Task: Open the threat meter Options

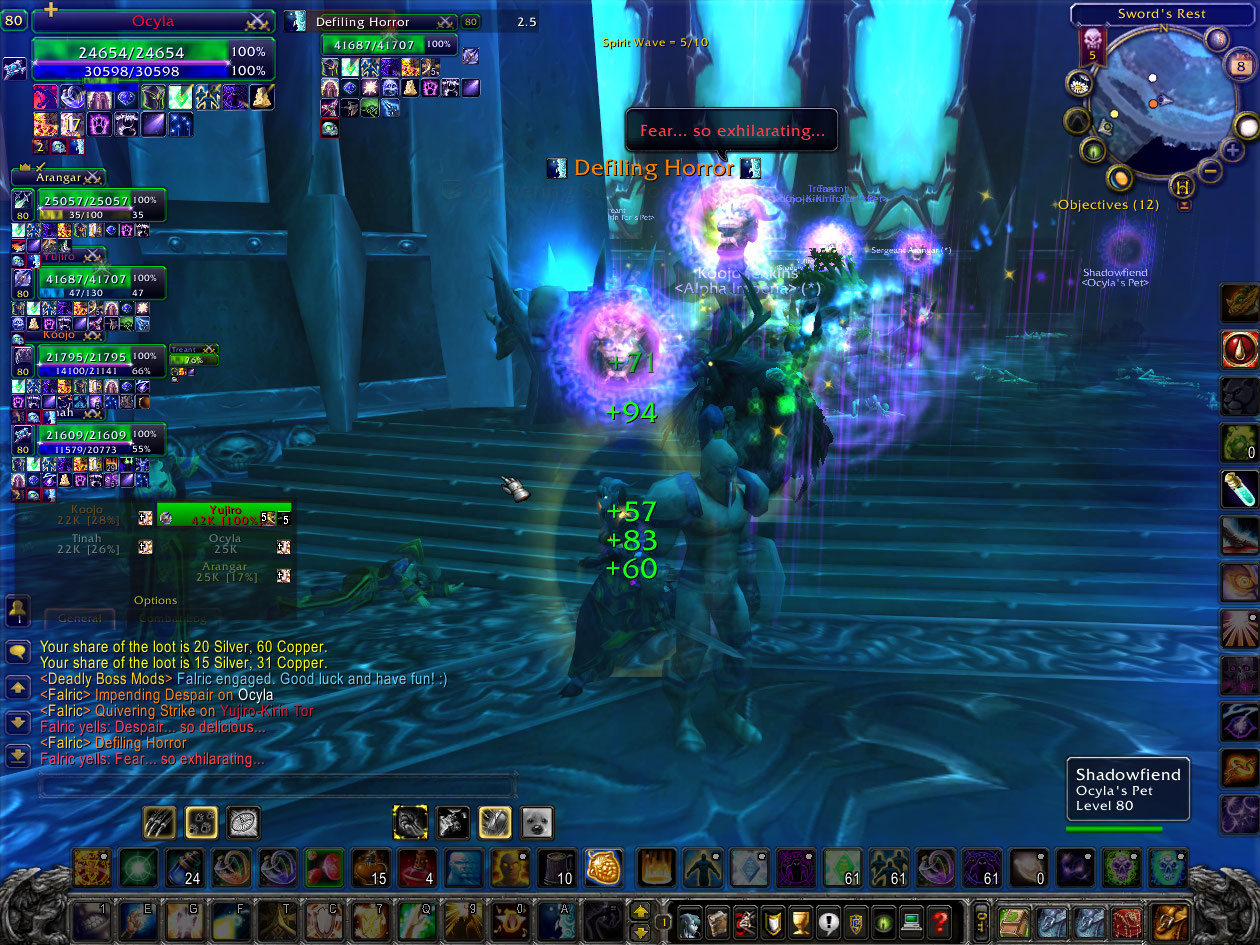Action: click(155, 600)
